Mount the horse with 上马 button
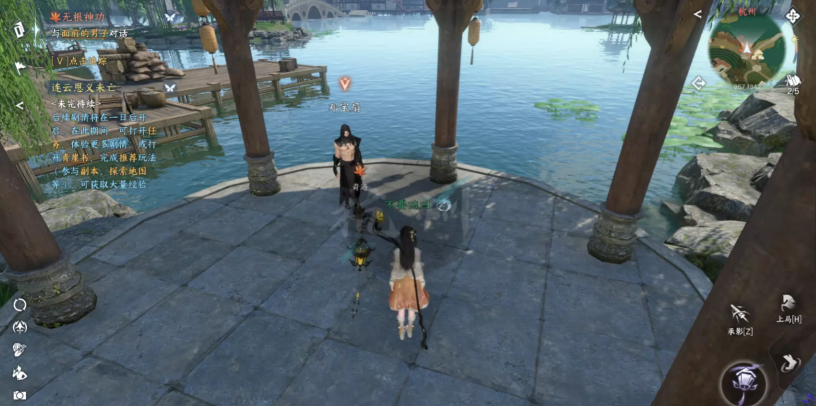The width and height of the screenshot is (816, 406). tap(789, 303)
